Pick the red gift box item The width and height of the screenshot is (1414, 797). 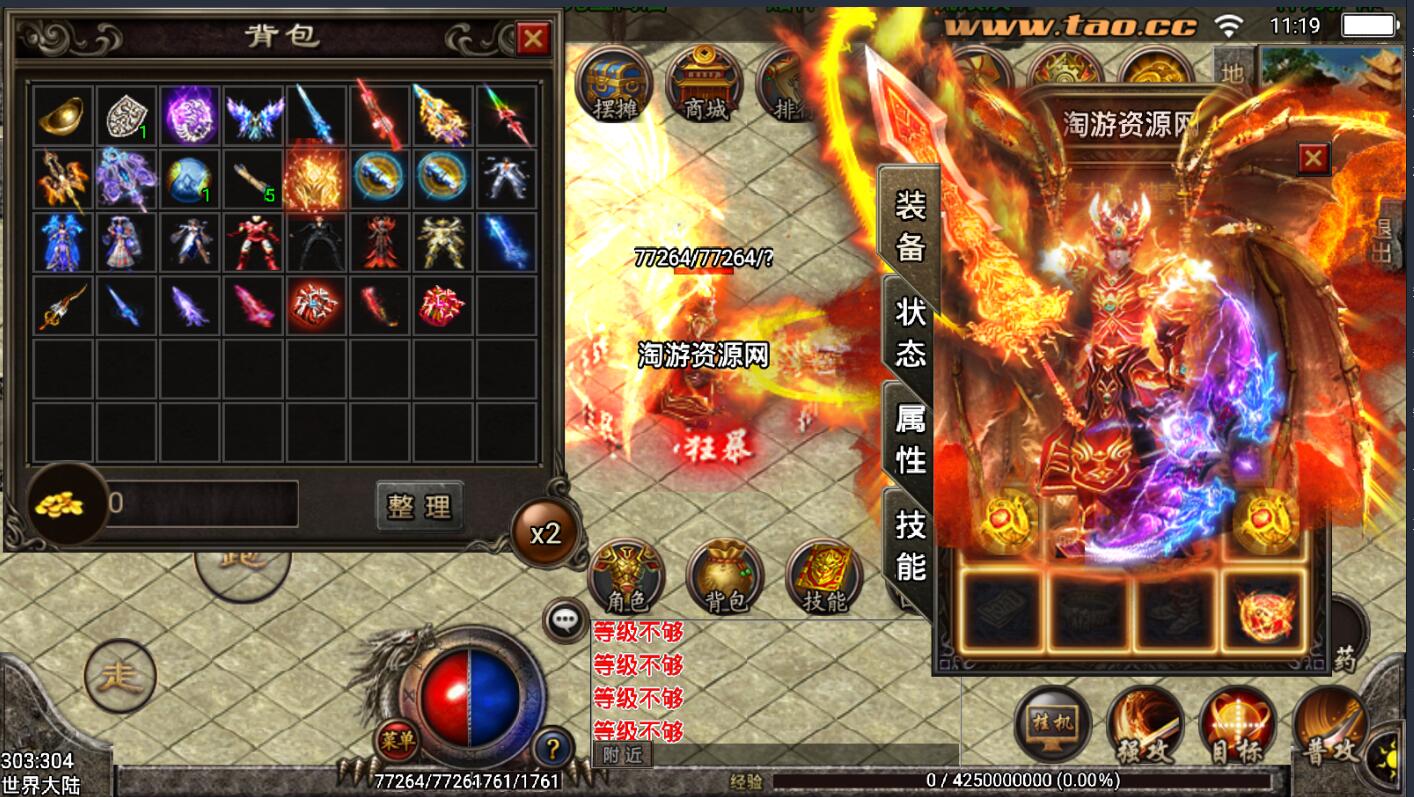click(x=443, y=304)
